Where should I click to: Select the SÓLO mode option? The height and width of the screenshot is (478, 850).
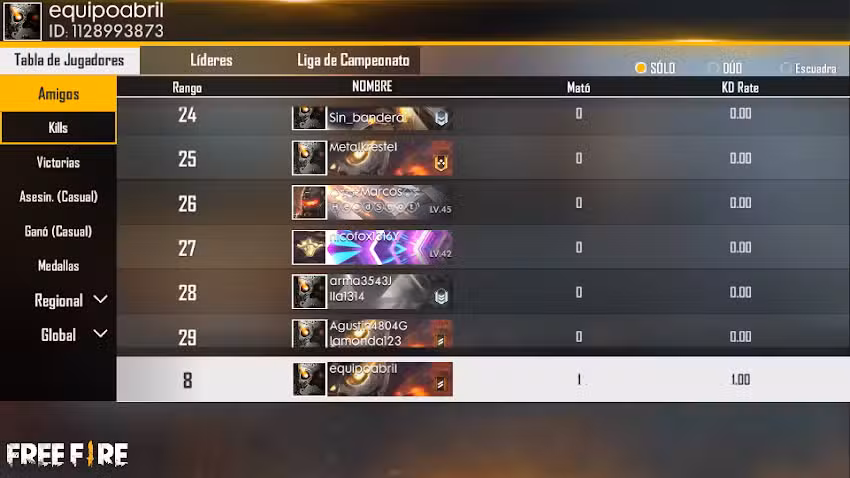pos(655,68)
